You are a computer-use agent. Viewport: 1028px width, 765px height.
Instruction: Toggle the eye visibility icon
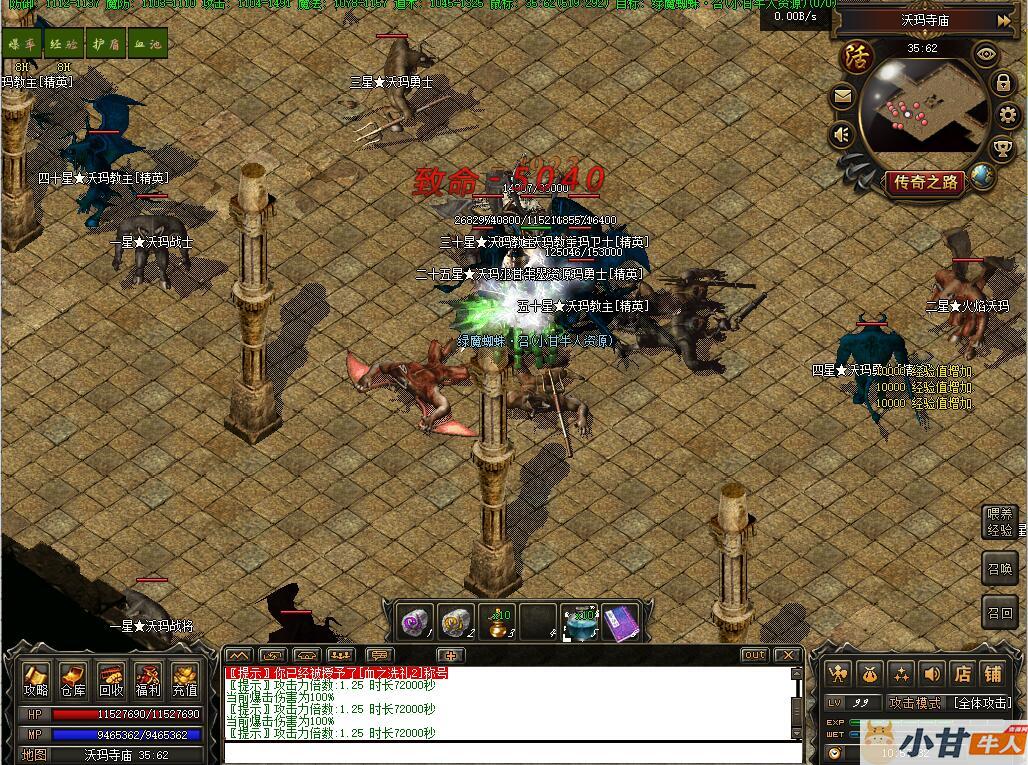(986, 55)
